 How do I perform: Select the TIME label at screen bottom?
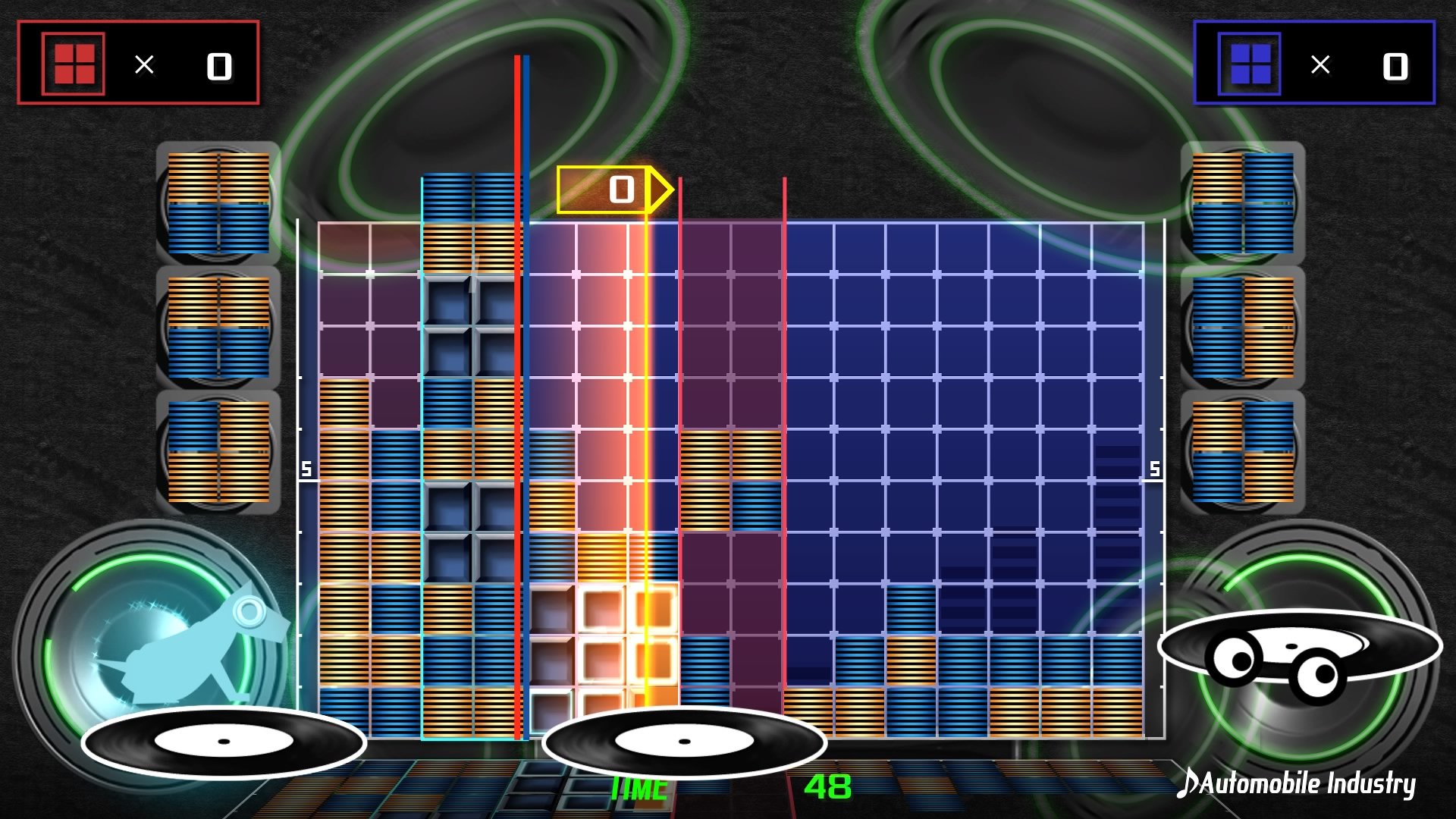click(639, 786)
